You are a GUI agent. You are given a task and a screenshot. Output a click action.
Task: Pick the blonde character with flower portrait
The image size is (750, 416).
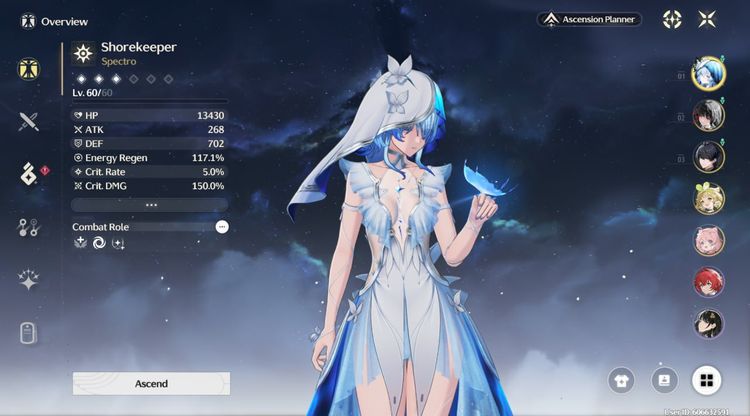click(708, 198)
